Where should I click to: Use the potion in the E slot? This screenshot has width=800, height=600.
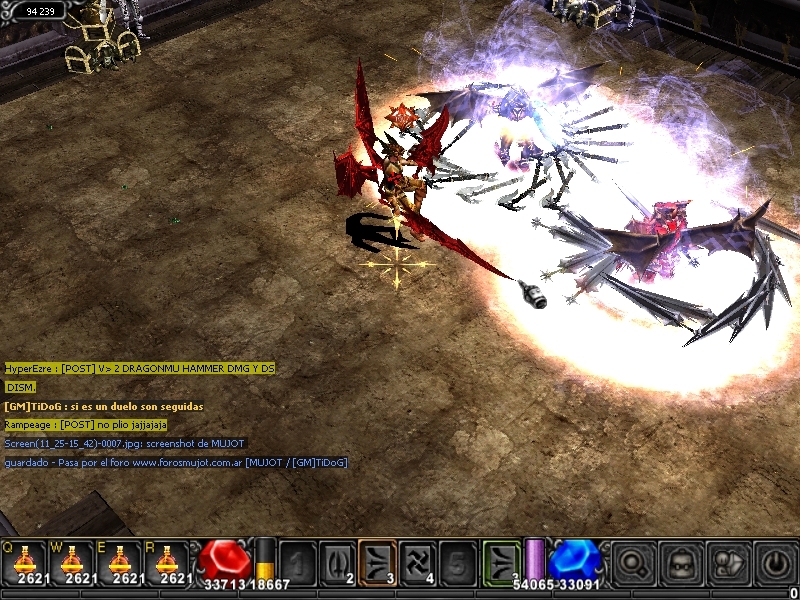pos(120,562)
